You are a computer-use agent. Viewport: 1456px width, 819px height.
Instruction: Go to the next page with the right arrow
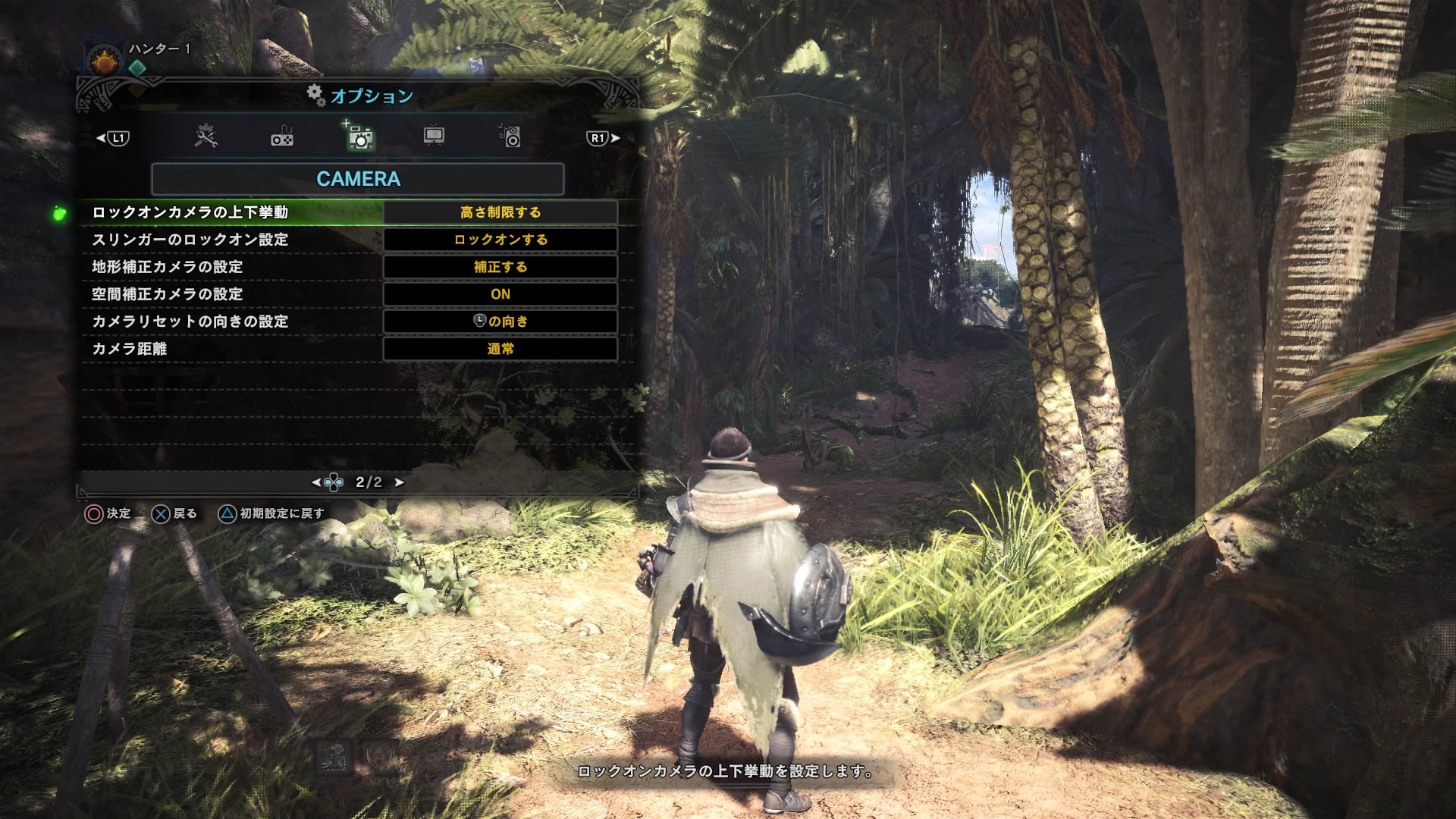(400, 482)
